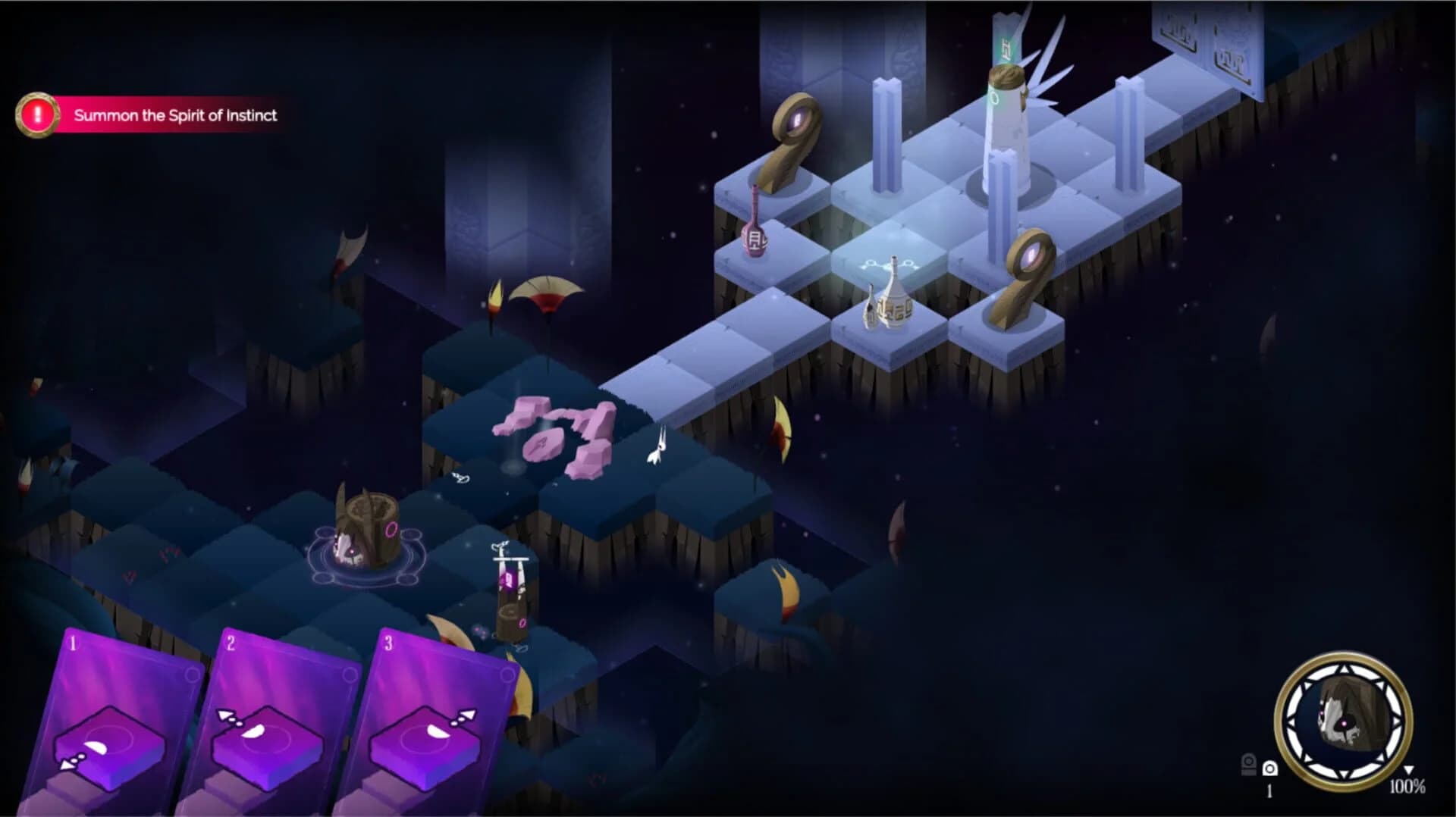1456x817 pixels.
Task: Click the red exclamation quest icon
Action: [x=38, y=115]
